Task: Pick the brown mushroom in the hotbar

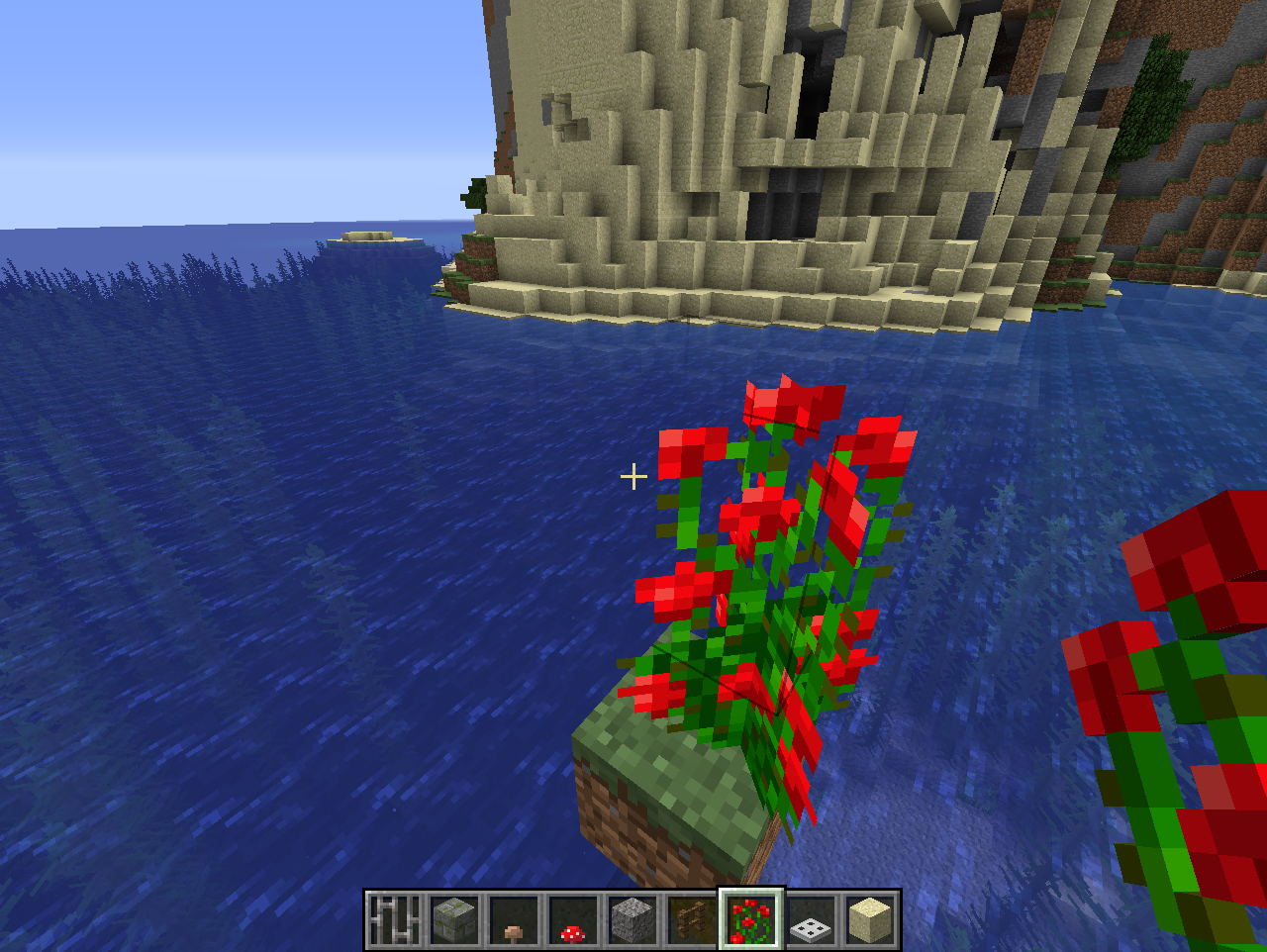Action: [x=515, y=919]
